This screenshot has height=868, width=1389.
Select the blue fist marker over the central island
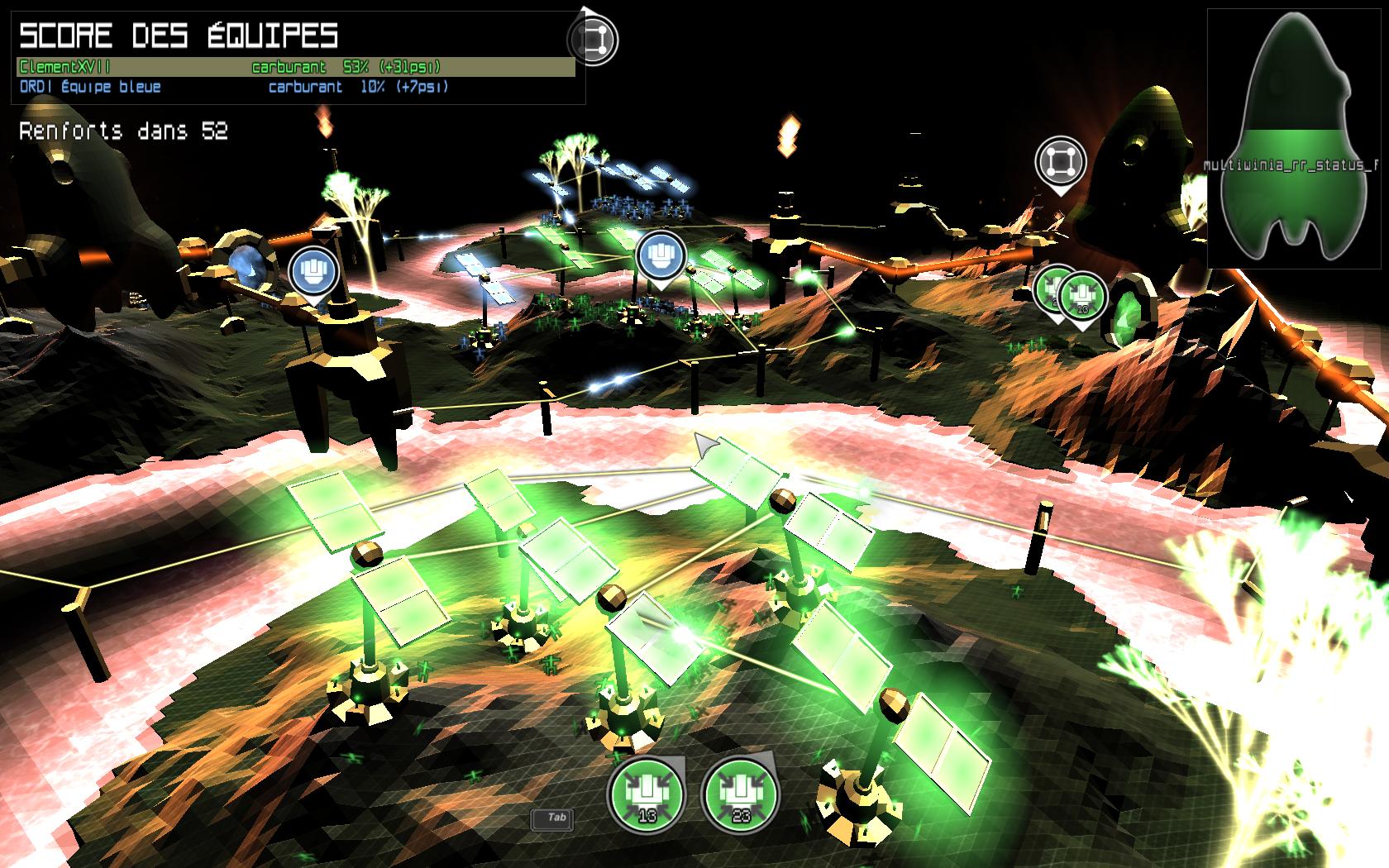pyautogui.click(x=659, y=254)
